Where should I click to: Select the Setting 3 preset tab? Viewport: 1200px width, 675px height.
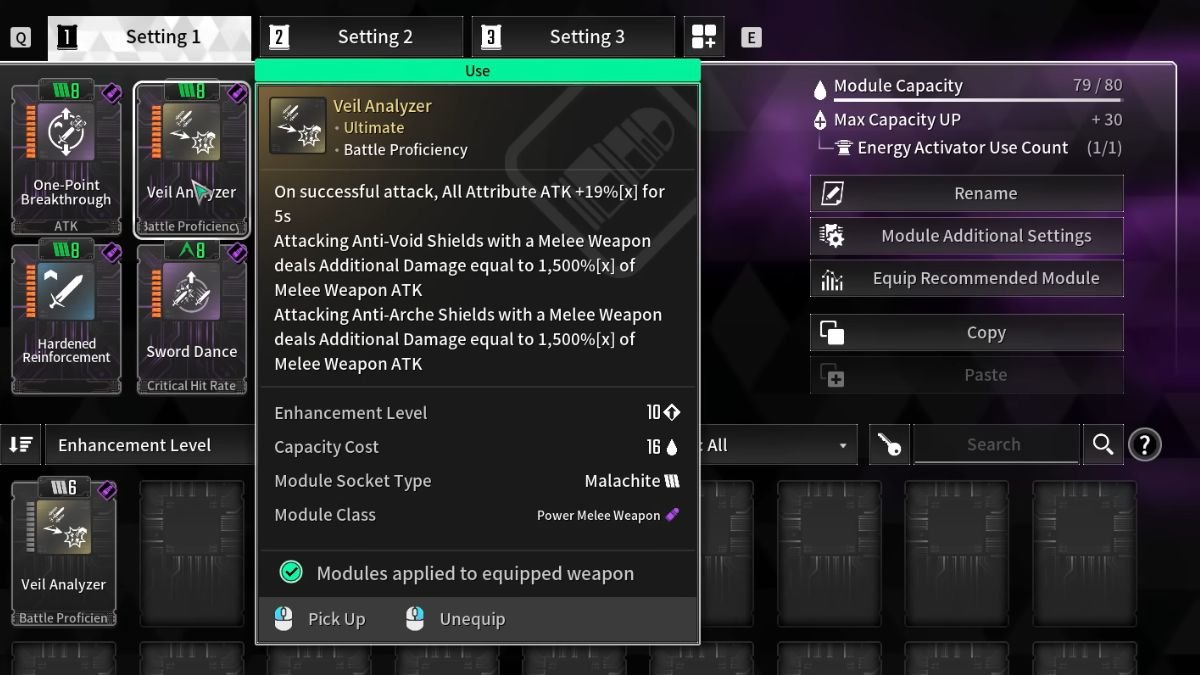click(574, 38)
